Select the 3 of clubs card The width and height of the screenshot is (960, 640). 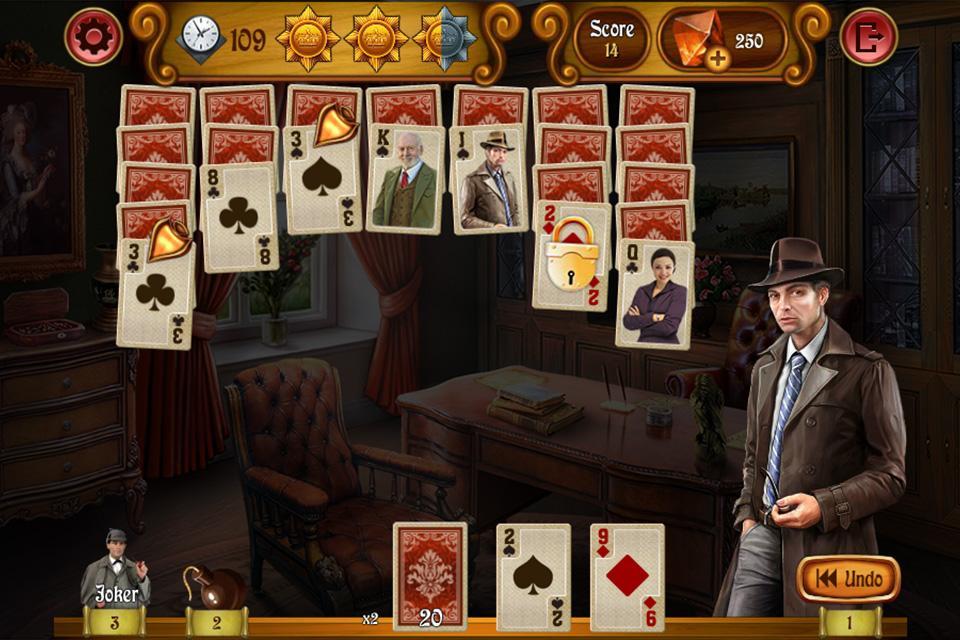click(155, 295)
